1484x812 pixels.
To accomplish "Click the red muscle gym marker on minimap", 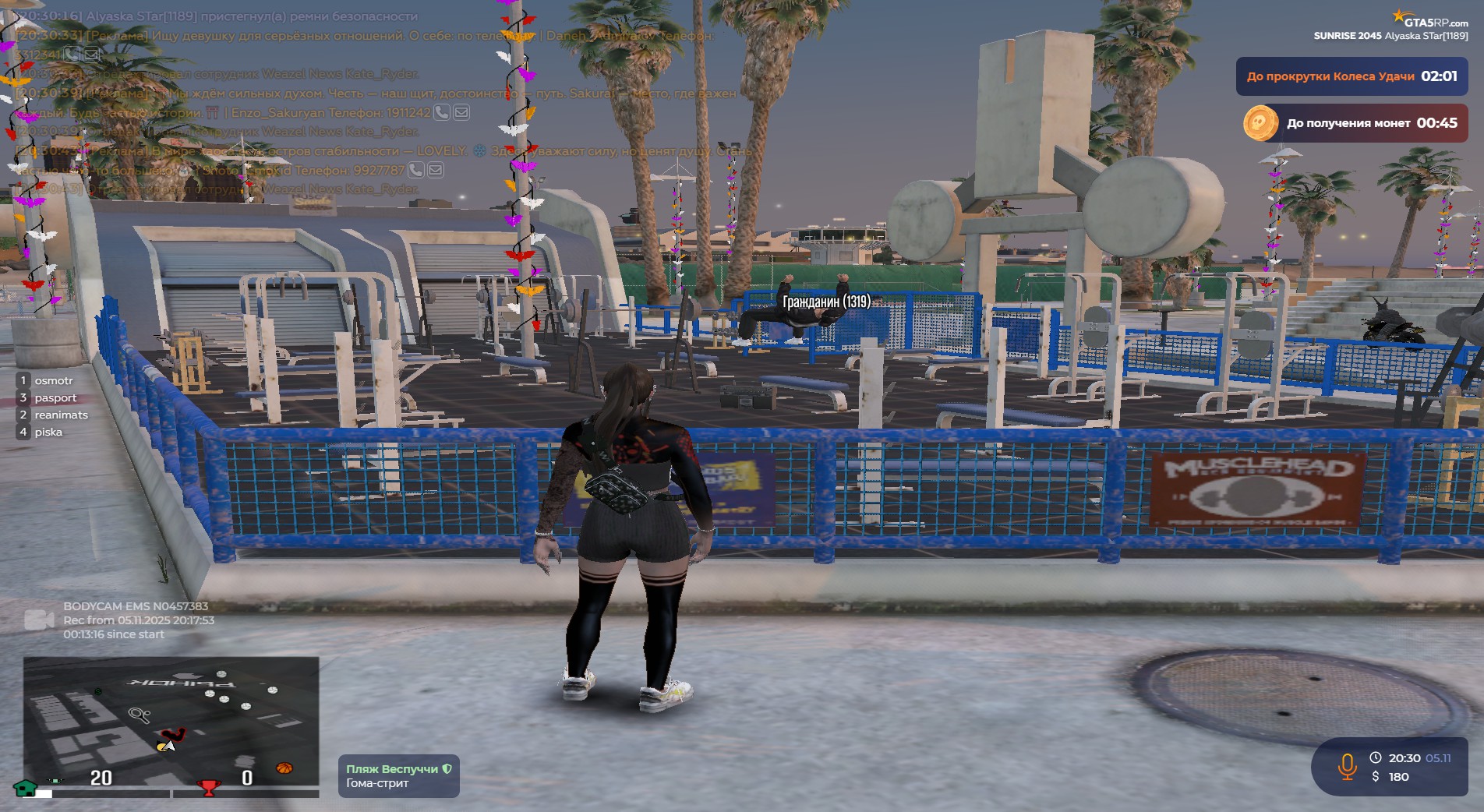I will [x=173, y=734].
